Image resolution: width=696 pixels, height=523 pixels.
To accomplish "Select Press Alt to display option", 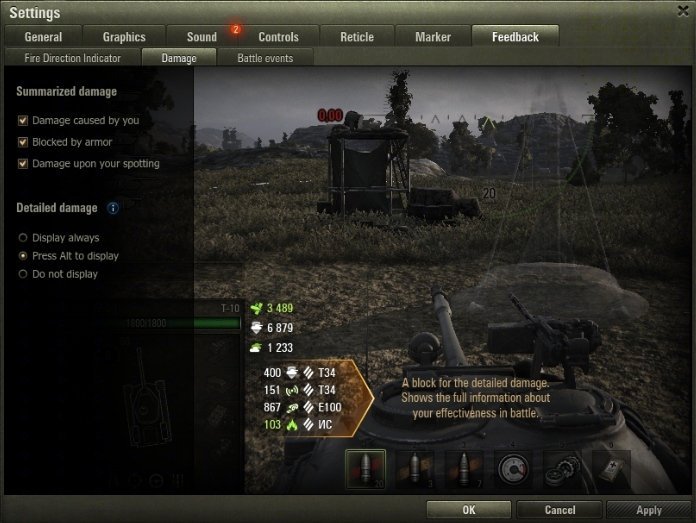I will click(x=23, y=256).
